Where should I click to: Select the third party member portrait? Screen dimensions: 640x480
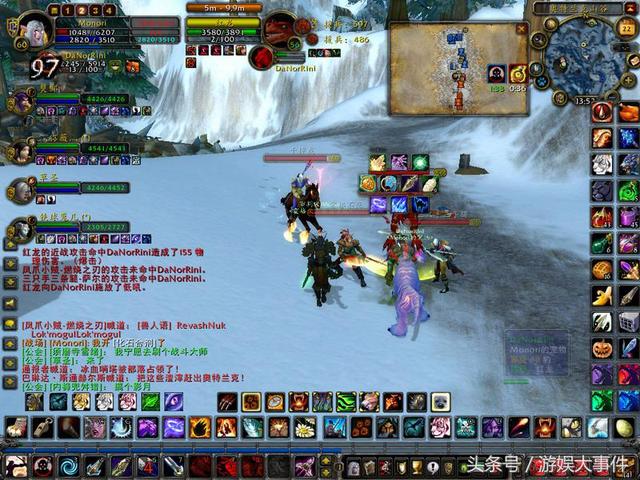tap(20, 190)
